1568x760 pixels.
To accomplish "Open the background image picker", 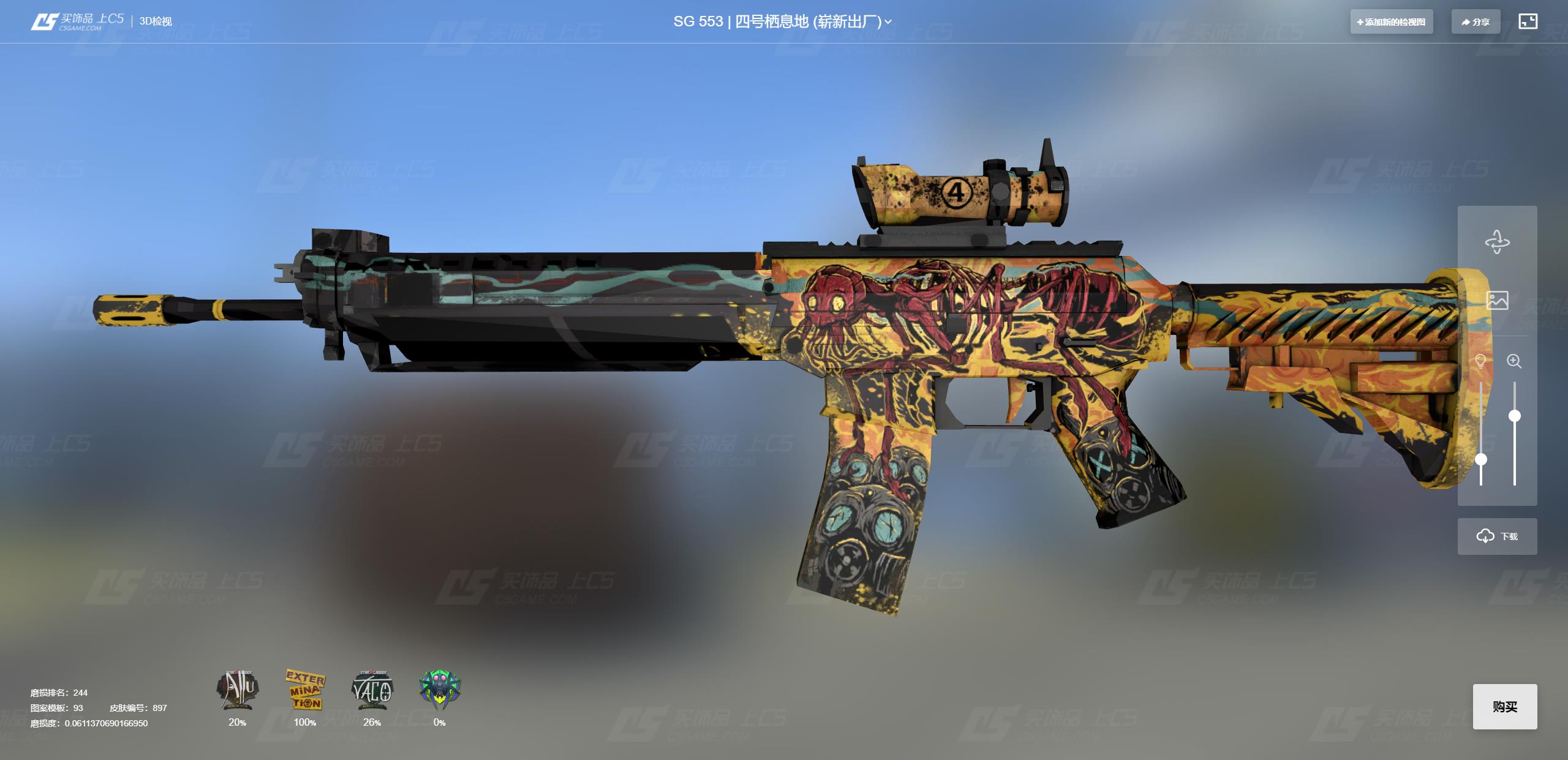I will coord(1497,300).
